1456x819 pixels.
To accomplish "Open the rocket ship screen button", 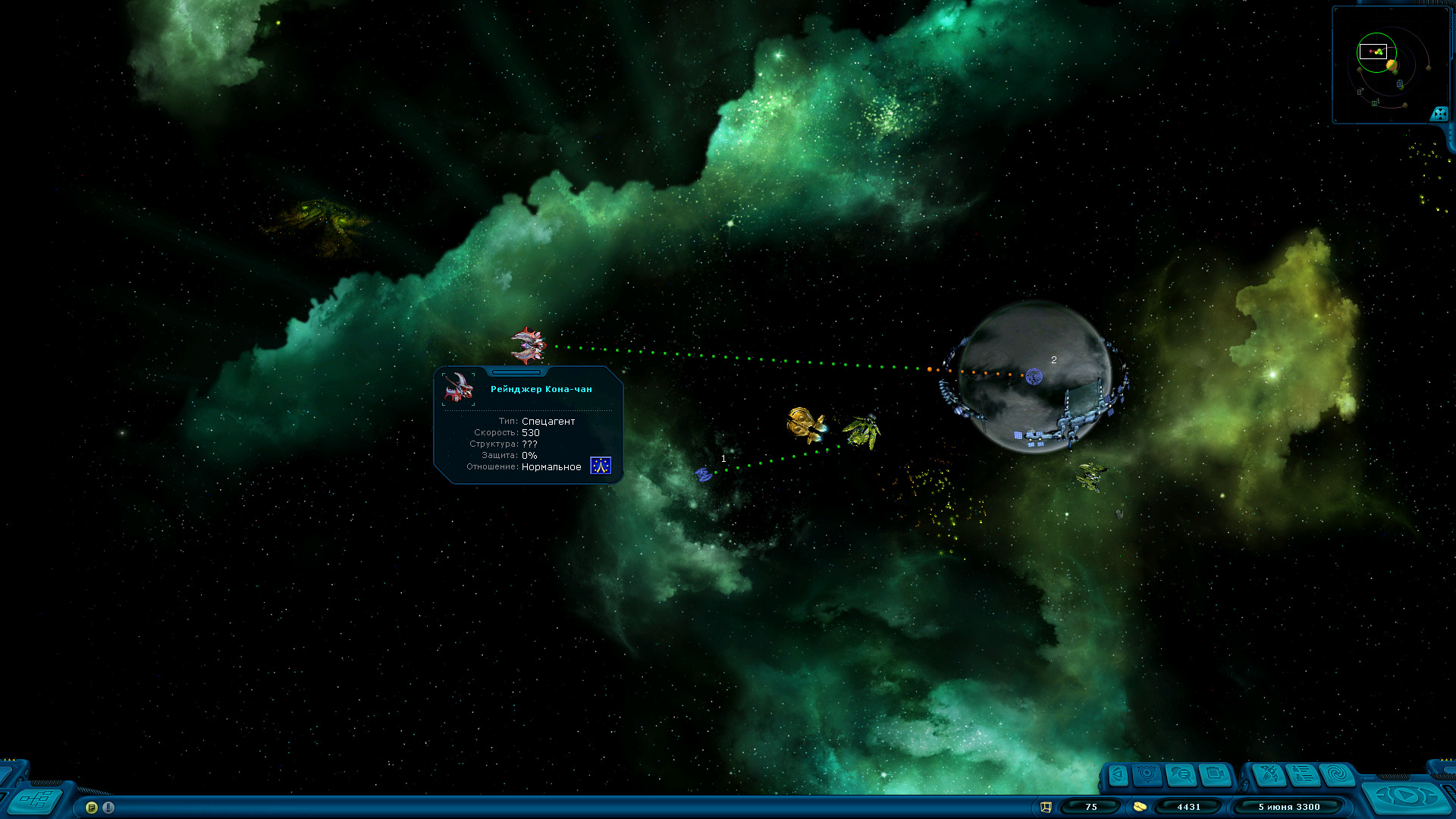I will [x=1269, y=774].
